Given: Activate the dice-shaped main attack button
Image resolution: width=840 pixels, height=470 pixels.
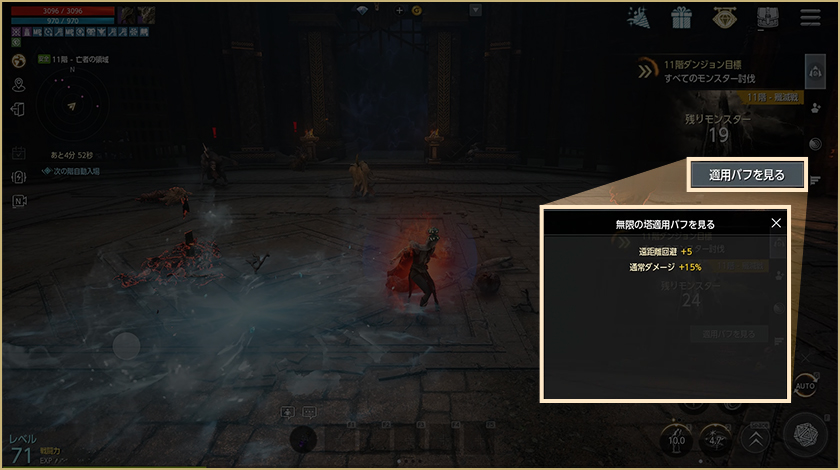Looking at the screenshot, I should [803, 436].
